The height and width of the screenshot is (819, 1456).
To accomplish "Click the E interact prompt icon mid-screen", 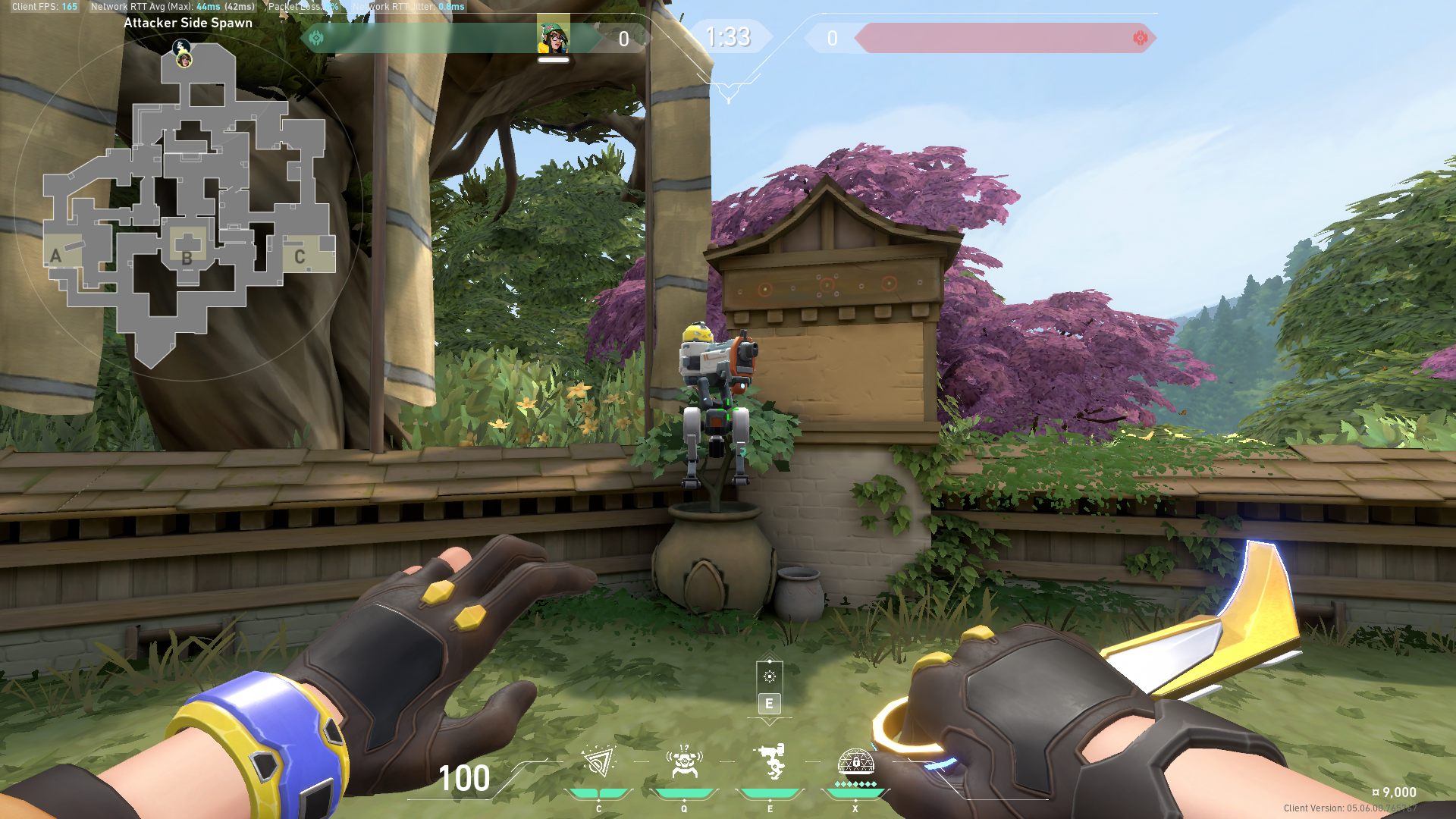I will click(770, 704).
